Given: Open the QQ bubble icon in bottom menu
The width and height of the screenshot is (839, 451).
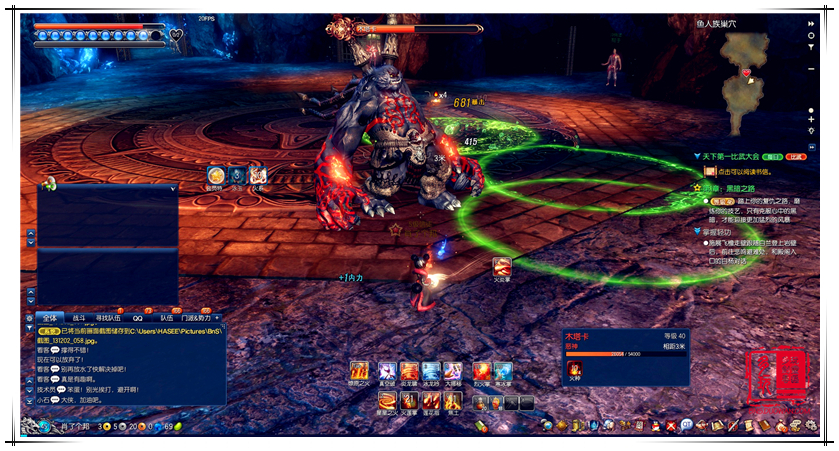Looking at the screenshot, I should [x=686, y=426].
